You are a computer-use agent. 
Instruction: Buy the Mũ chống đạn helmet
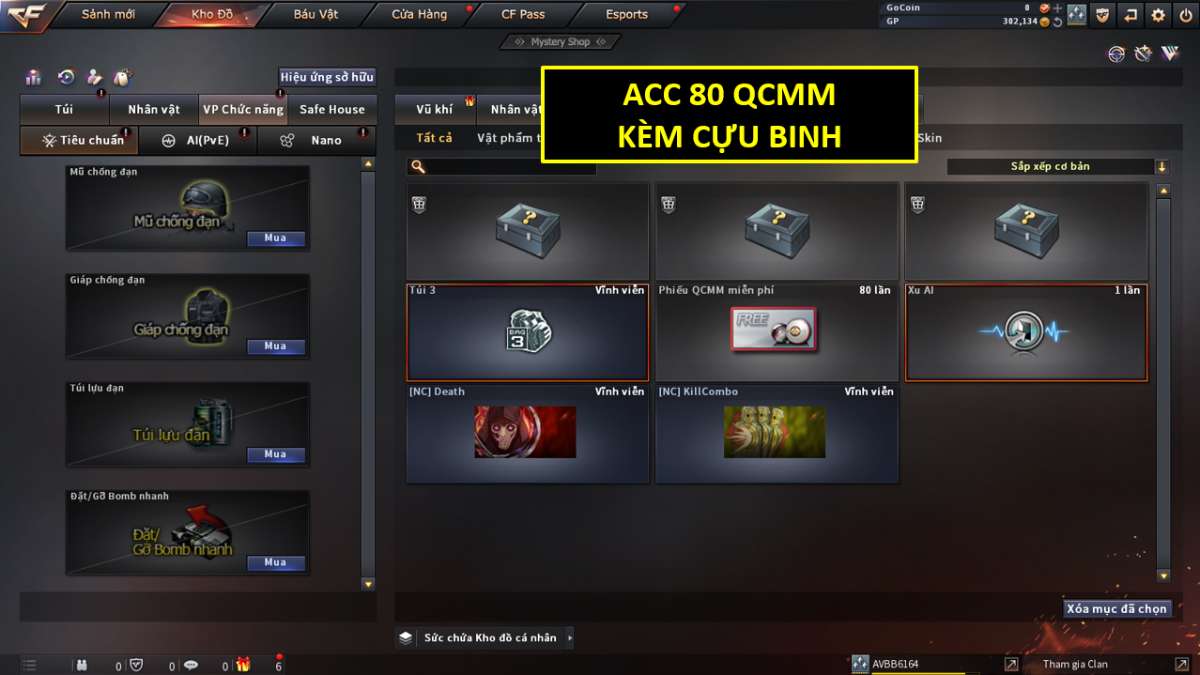[x=275, y=239]
